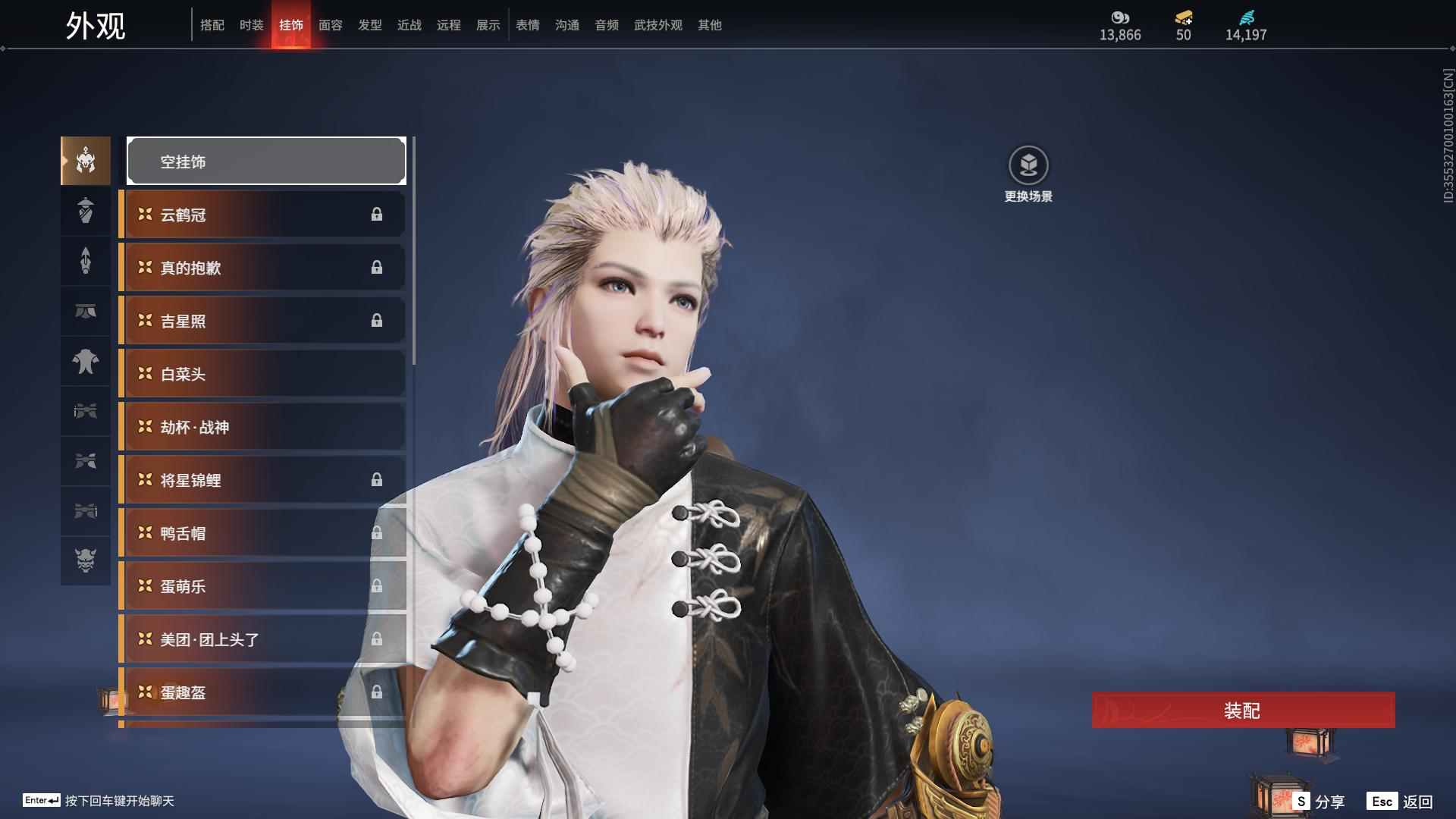Choose the 劫杯·战神 accessory
1456x819 pixels.
click(x=262, y=427)
